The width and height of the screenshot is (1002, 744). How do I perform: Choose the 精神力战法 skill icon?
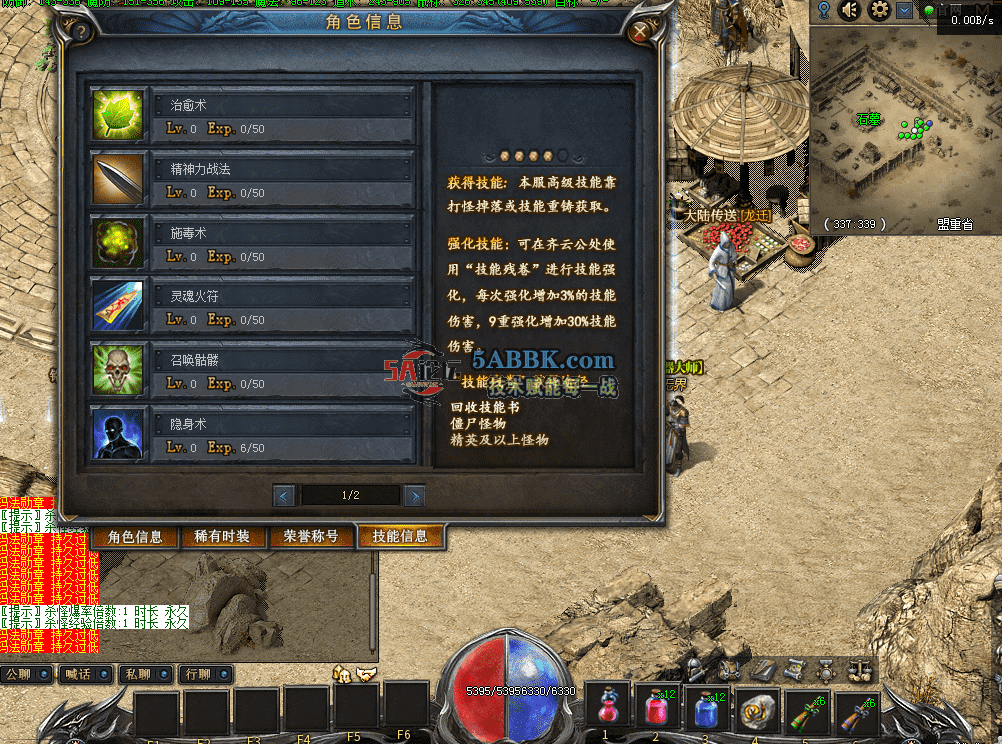(118, 180)
